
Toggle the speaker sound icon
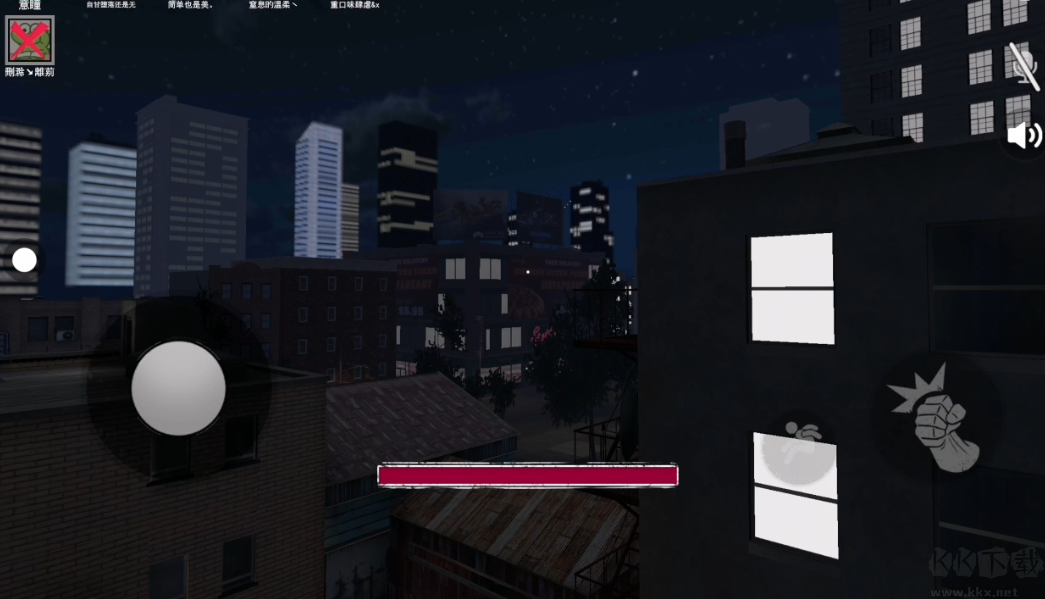pyautogui.click(x=1023, y=135)
